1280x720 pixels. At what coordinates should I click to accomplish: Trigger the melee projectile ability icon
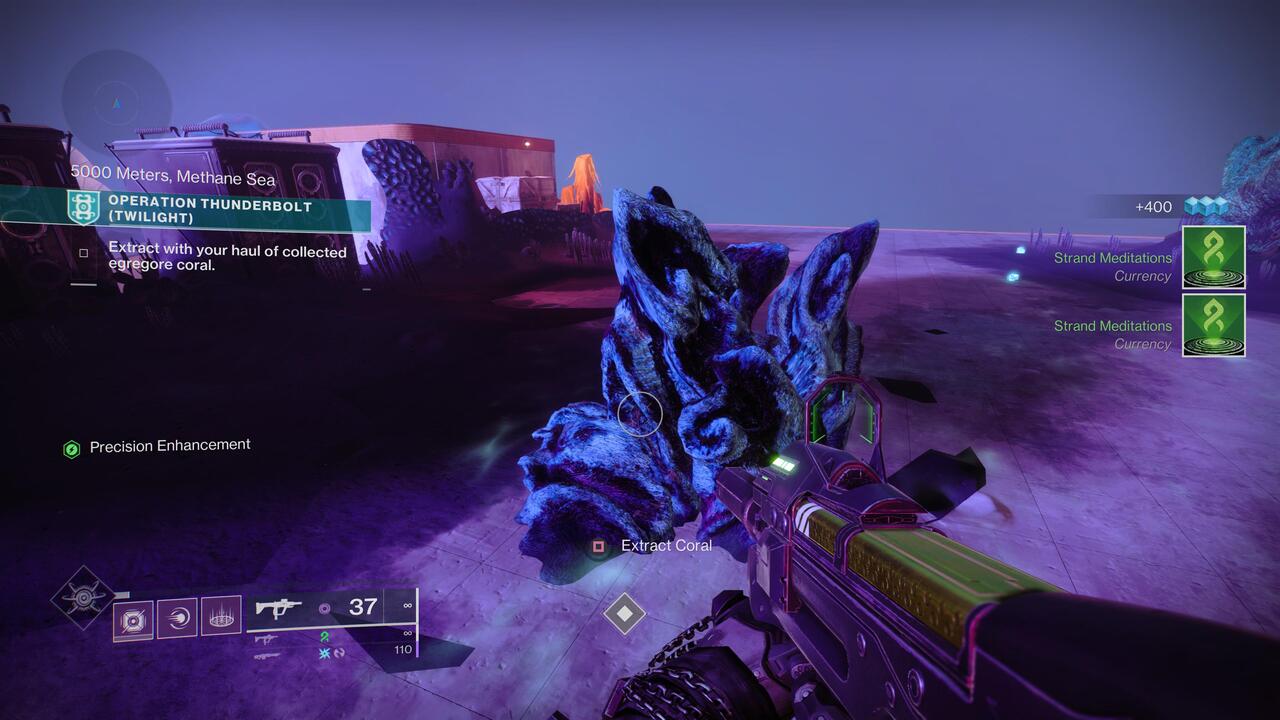[177, 618]
